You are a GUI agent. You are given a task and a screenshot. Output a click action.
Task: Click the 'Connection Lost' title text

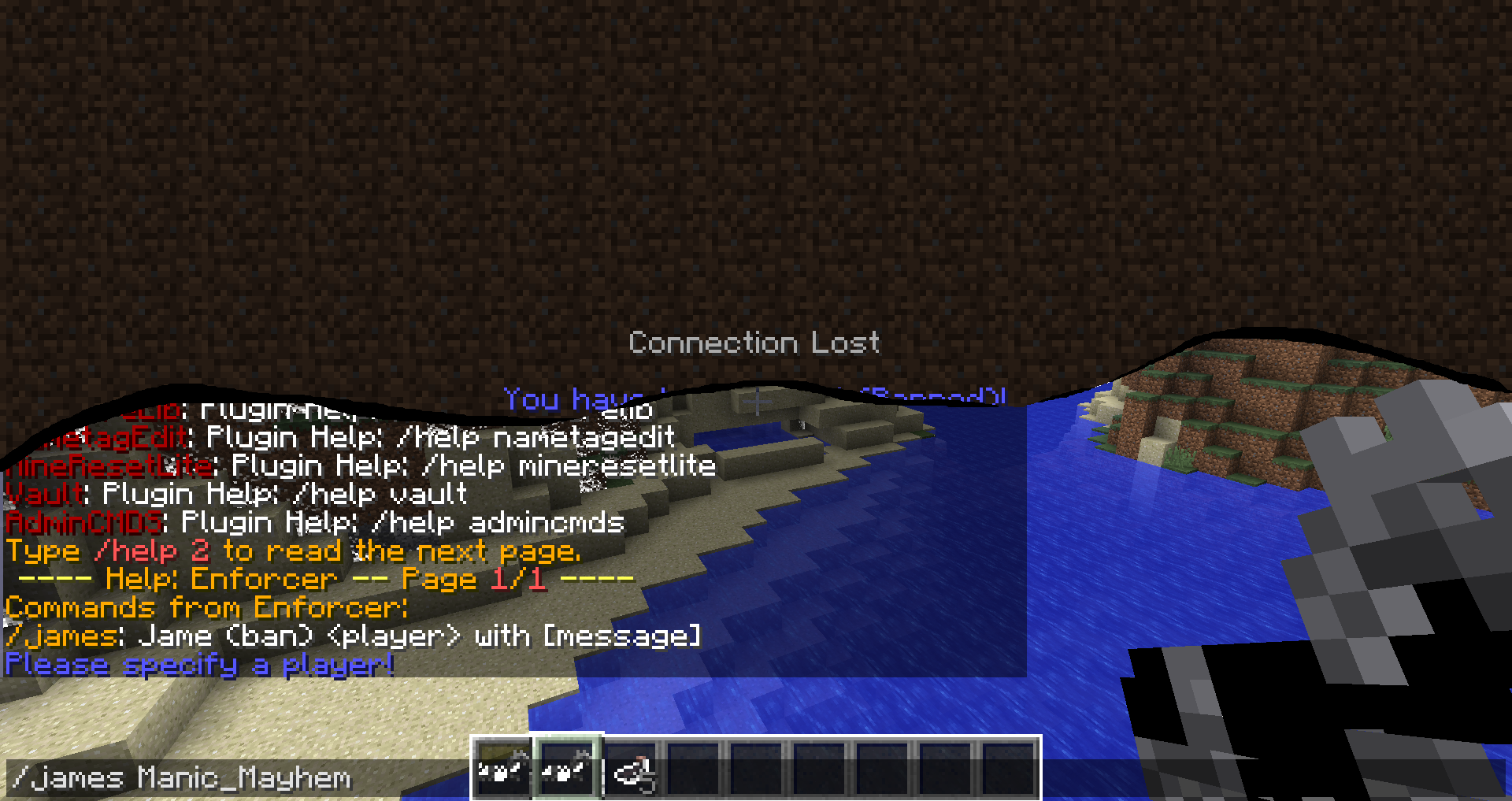pyautogui.click(x=754, y=342)
